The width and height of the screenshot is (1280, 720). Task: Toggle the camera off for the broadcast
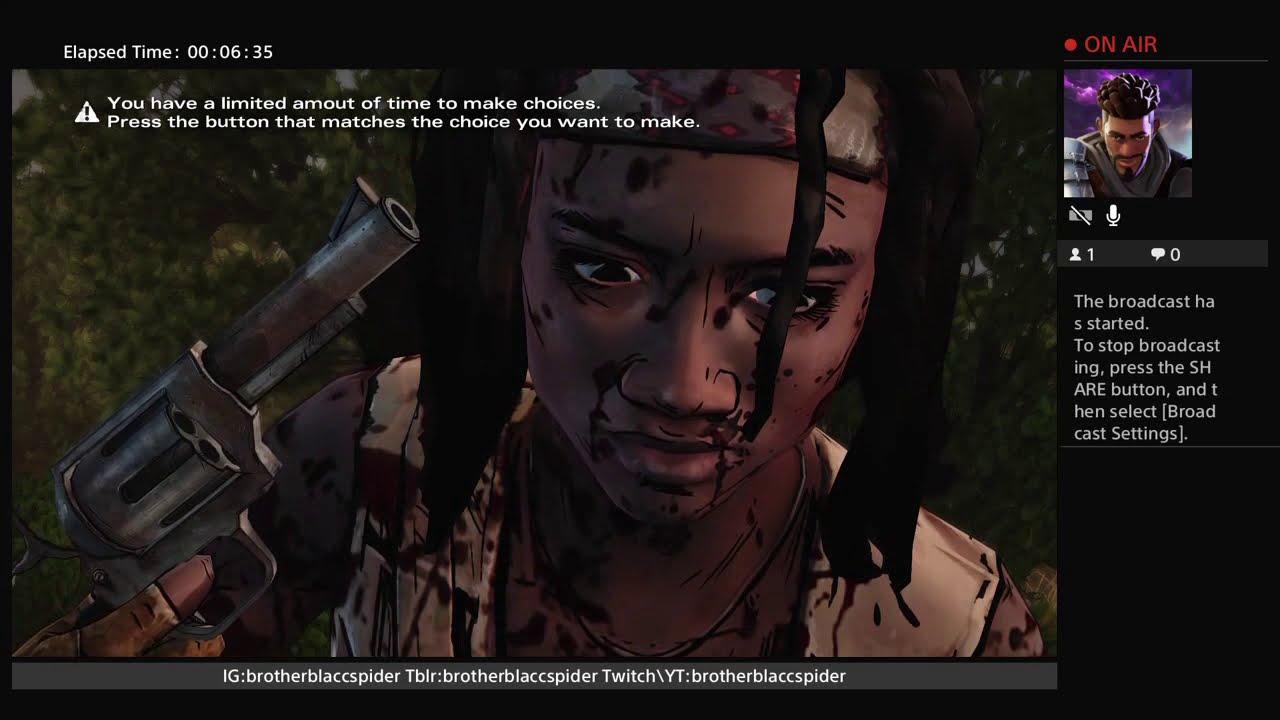pos(1080,215)
